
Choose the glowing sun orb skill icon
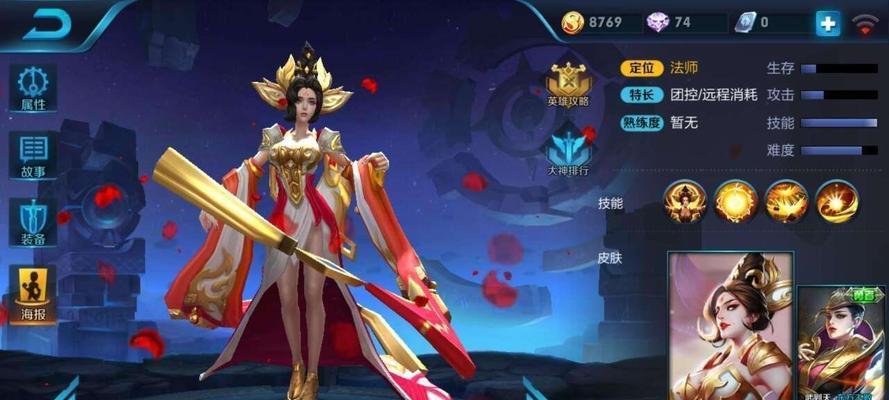[736, 202]
